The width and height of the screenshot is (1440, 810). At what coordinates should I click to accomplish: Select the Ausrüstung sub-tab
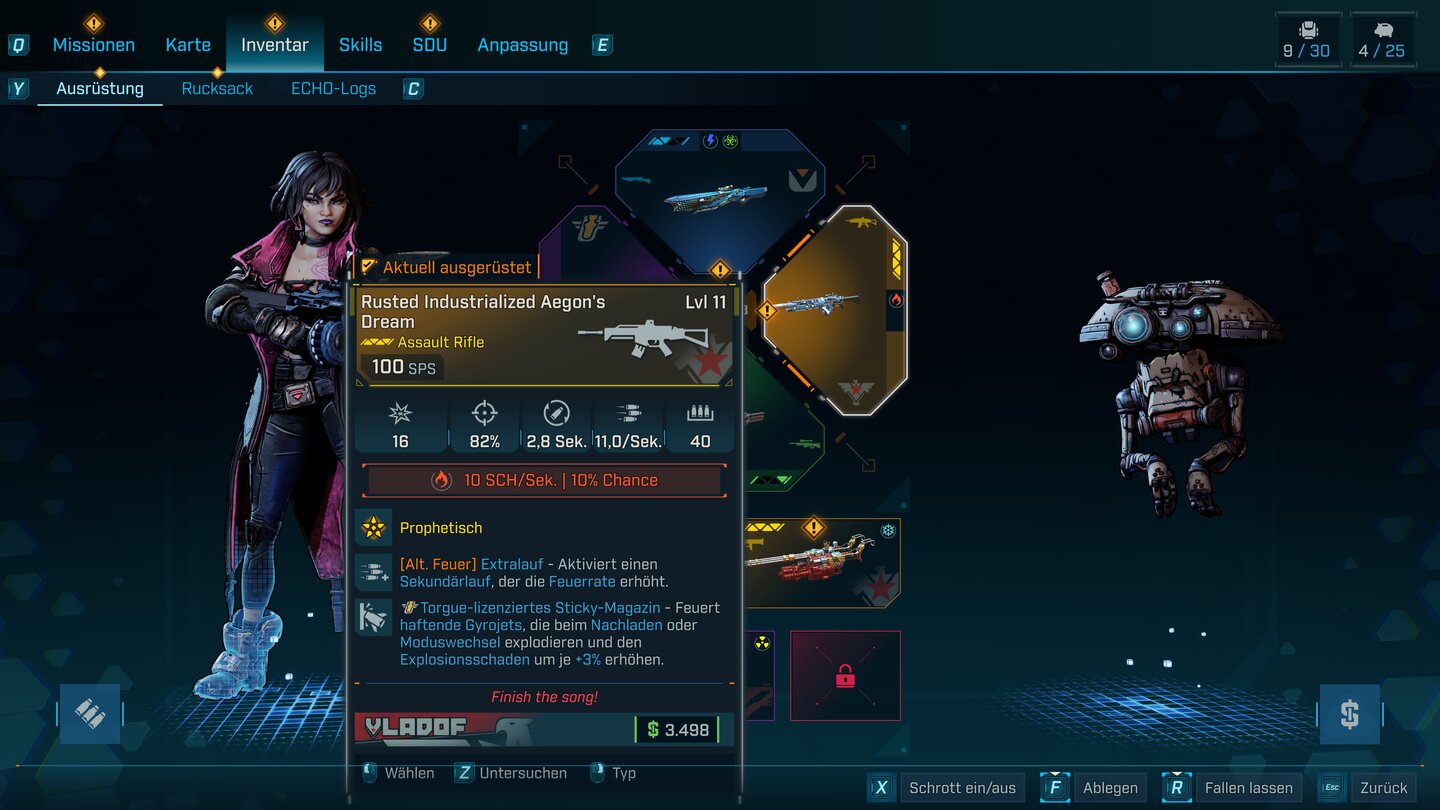click(100, 88)
